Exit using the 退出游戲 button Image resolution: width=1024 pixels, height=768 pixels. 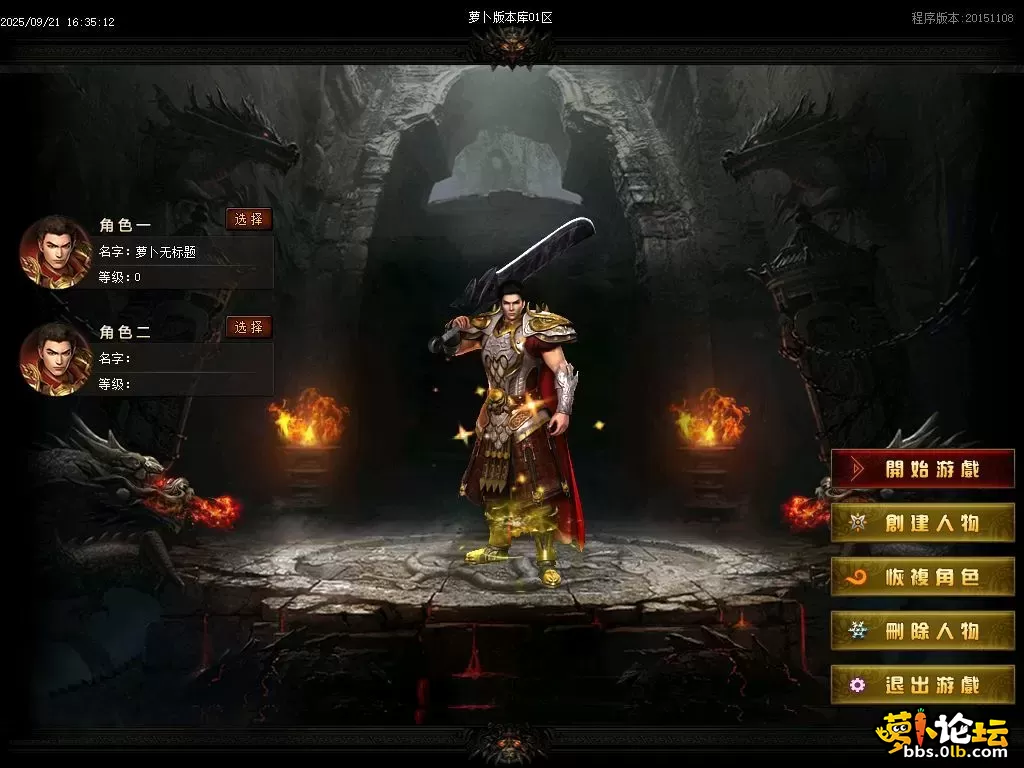click(x=922, y=685)
